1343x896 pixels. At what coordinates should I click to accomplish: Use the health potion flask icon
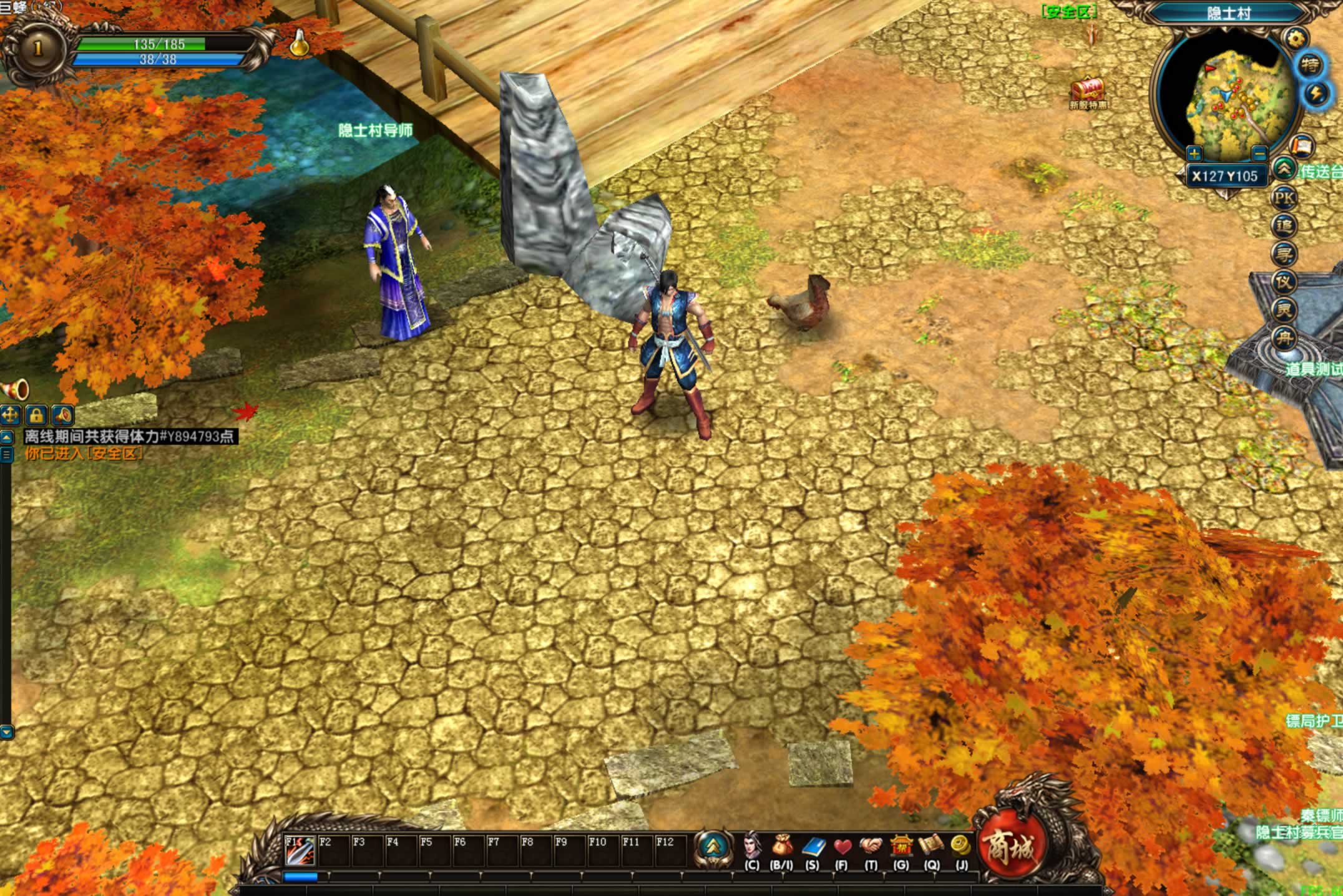[300, 44]
